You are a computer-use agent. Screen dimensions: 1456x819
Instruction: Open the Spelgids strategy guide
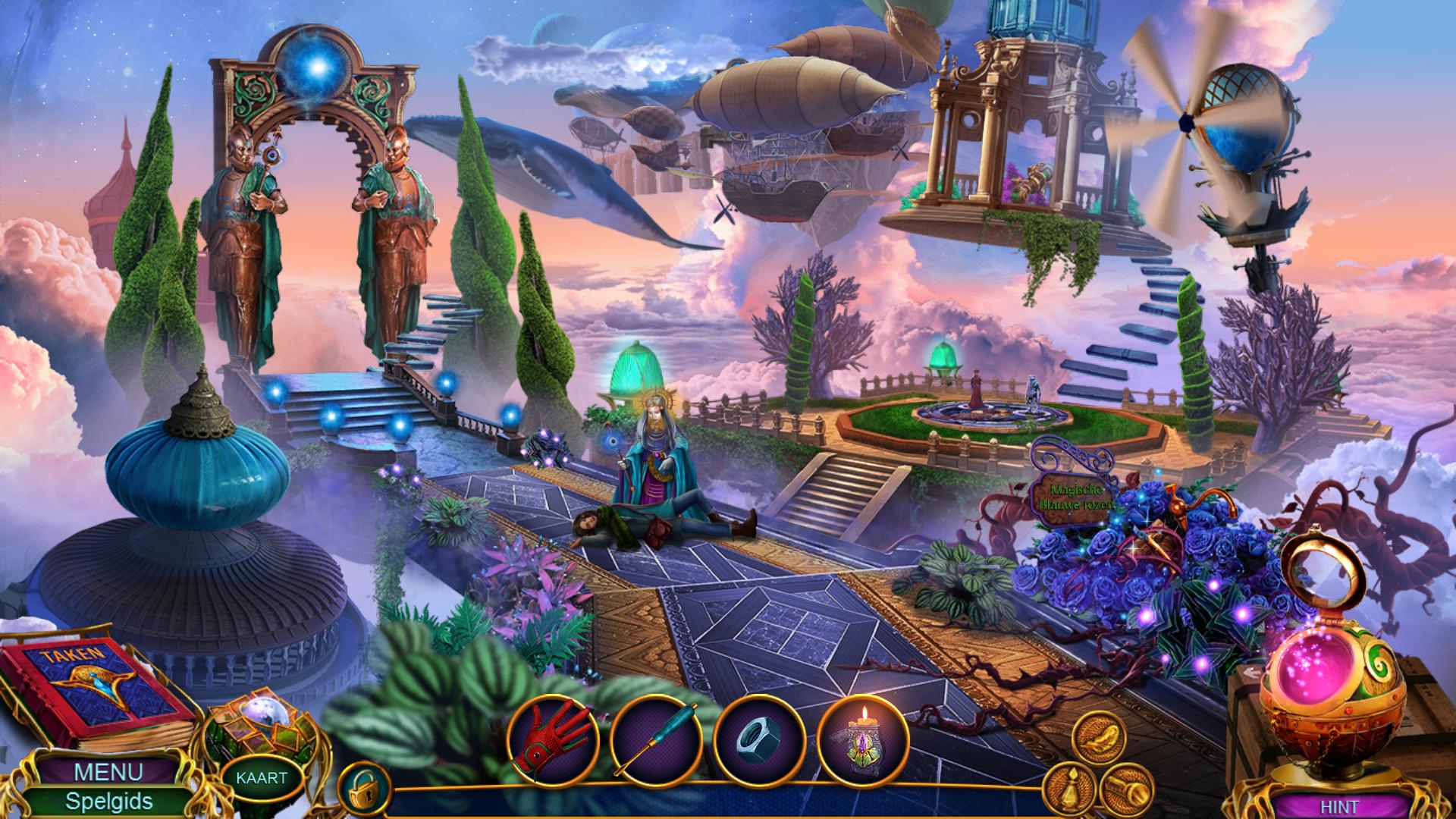coord(108,801)
